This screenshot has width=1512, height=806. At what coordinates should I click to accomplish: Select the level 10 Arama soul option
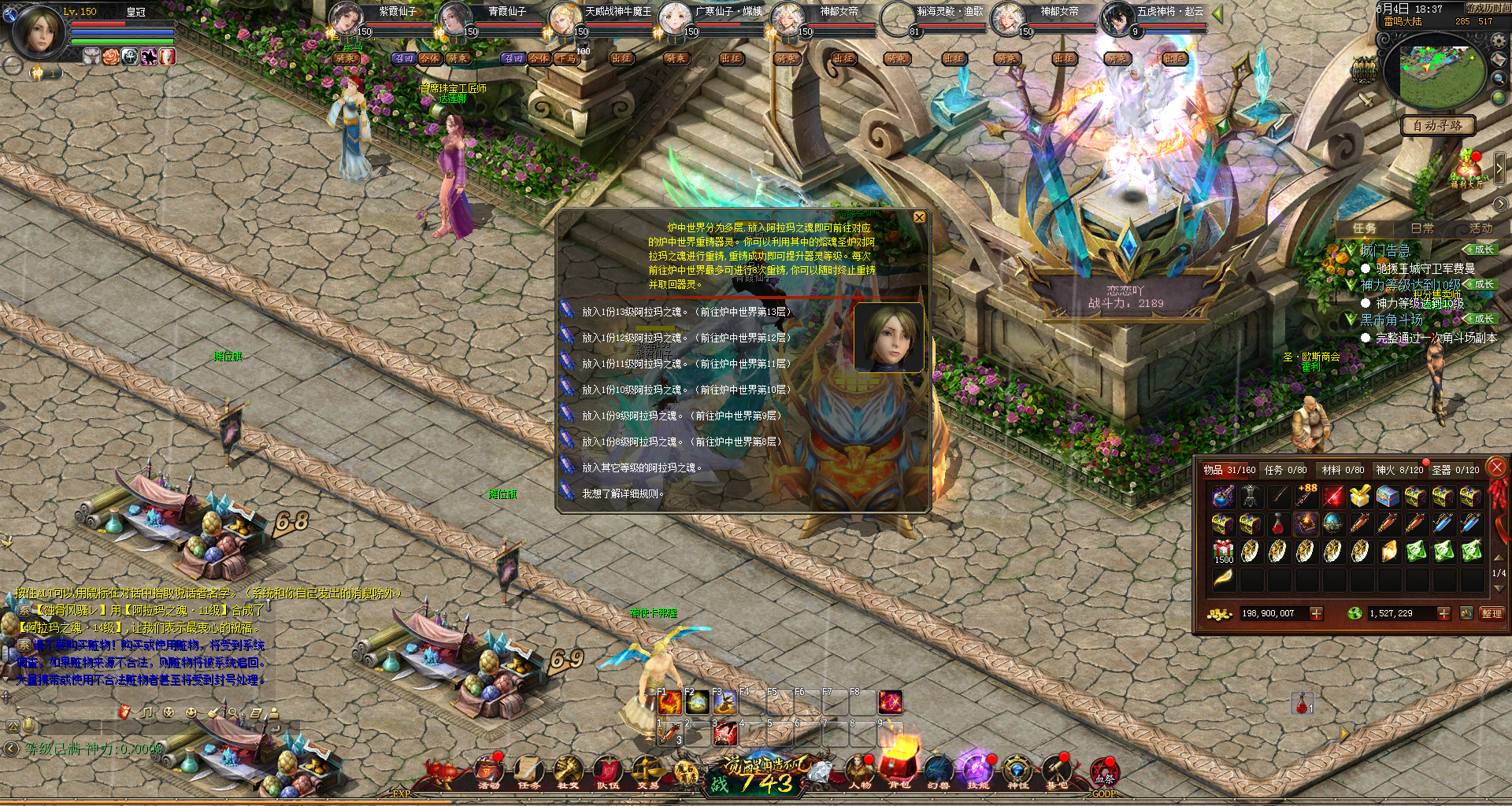coord(686,390)
